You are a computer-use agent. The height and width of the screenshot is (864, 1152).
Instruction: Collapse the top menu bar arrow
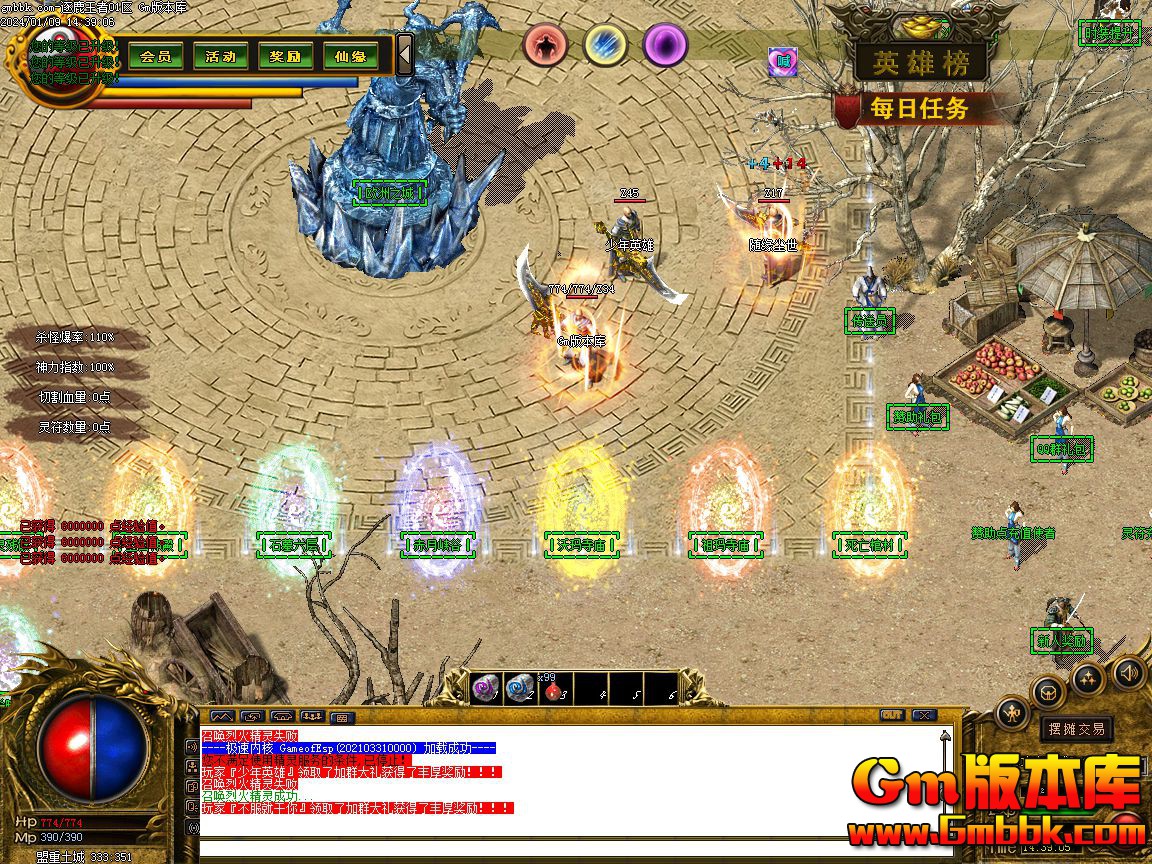click(404, 54)
